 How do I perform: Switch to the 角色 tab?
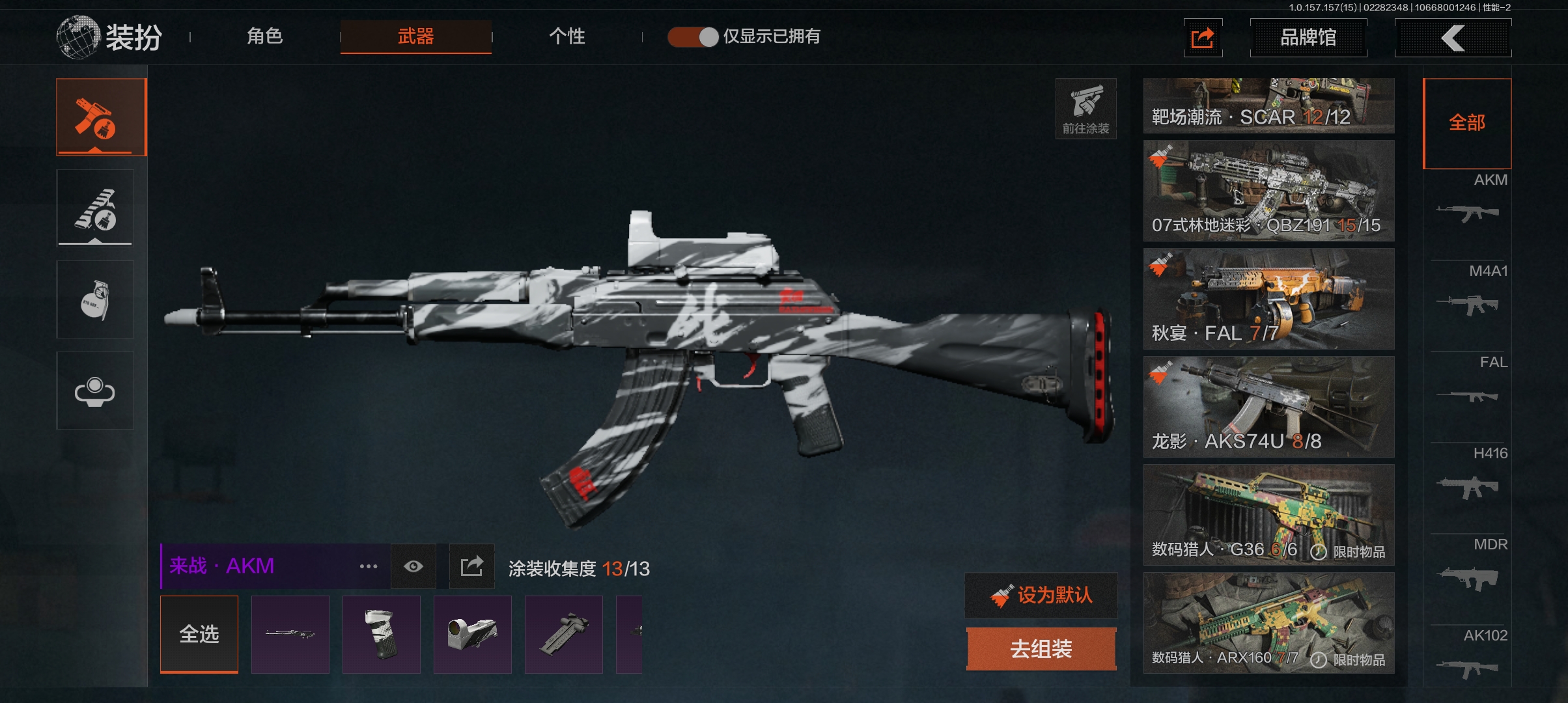(x=264, y=36)
